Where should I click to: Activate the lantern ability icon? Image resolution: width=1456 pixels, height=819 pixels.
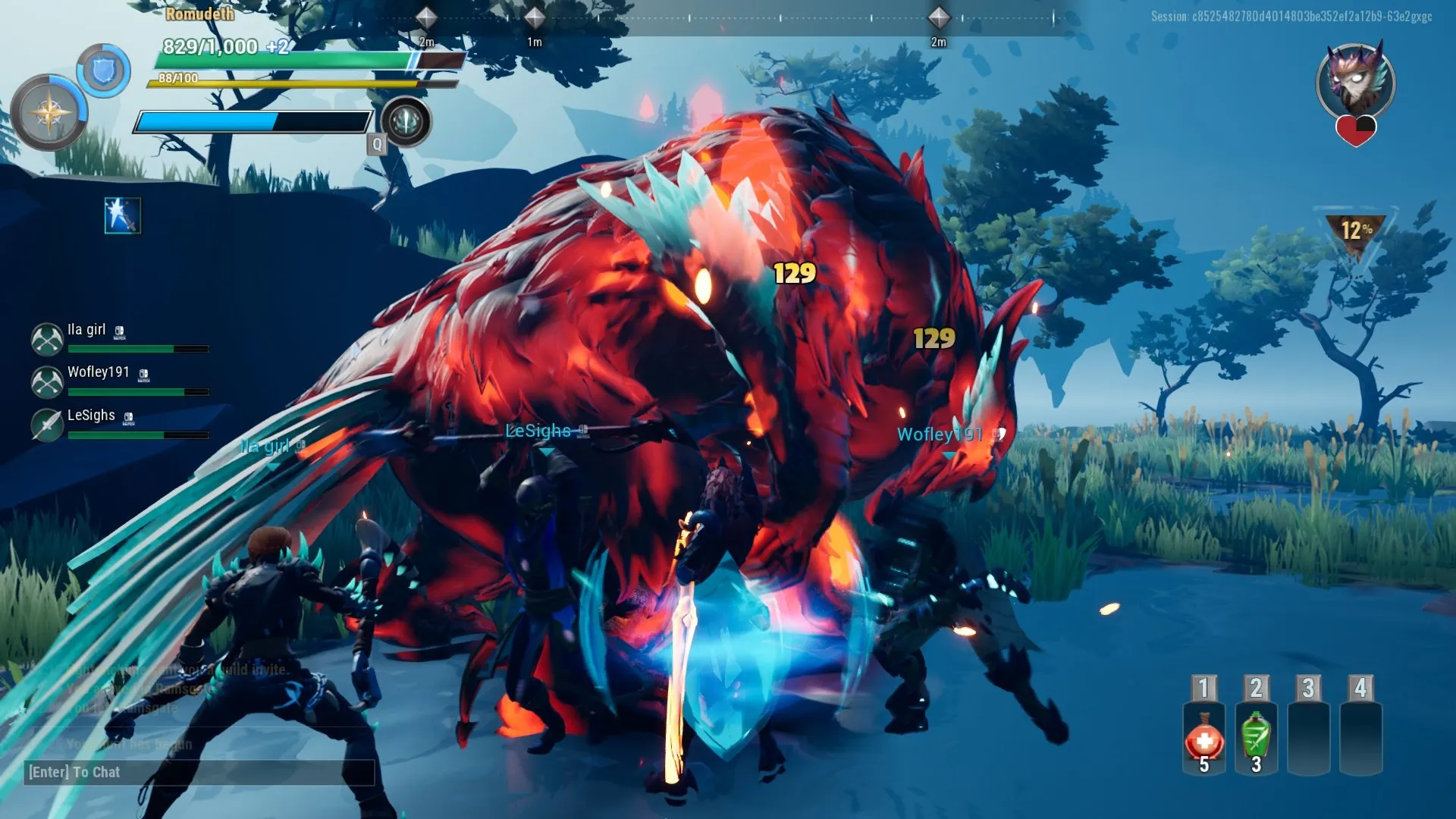406,121
